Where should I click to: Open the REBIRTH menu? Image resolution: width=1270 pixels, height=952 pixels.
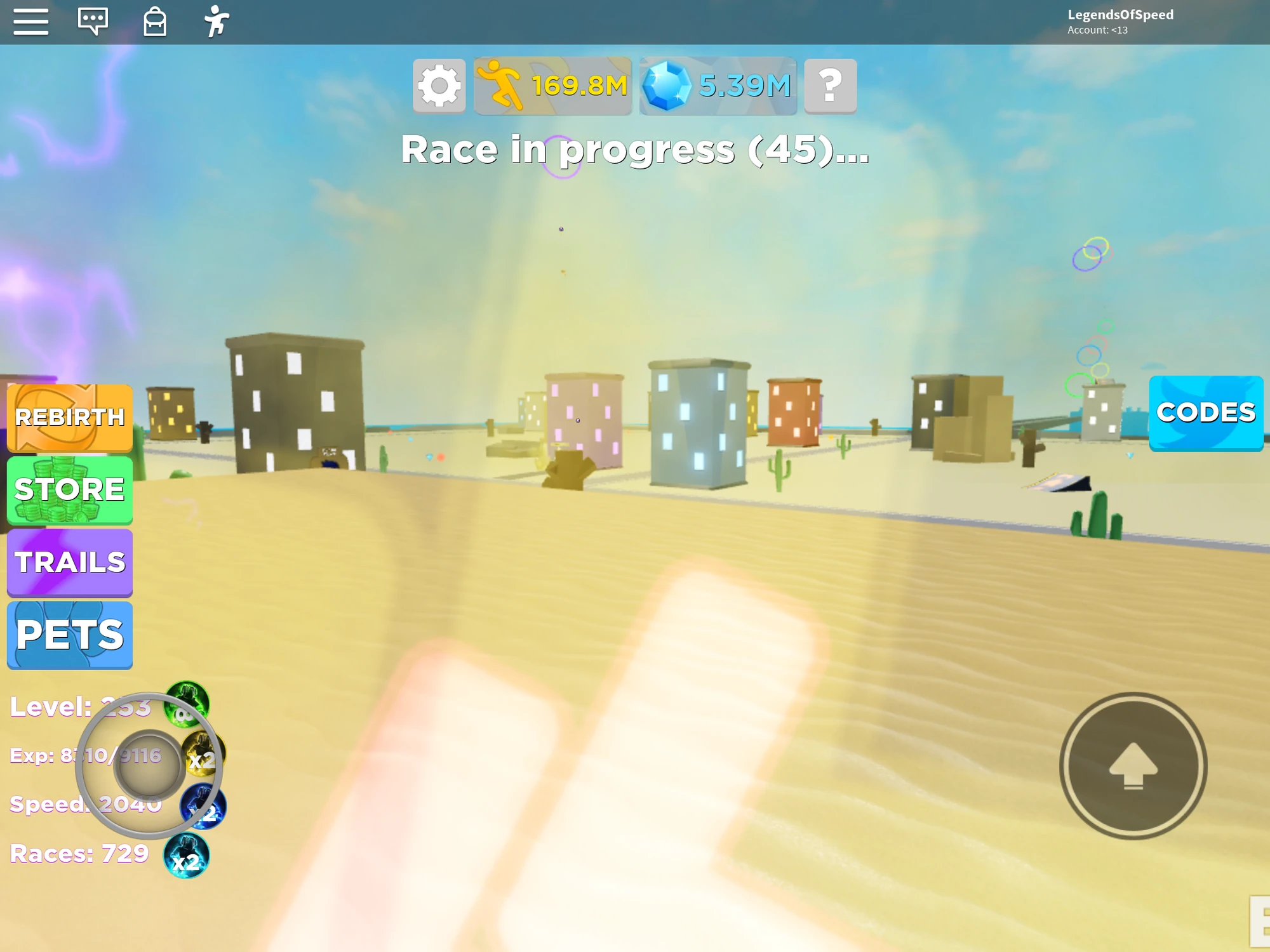tap(70, 418)
